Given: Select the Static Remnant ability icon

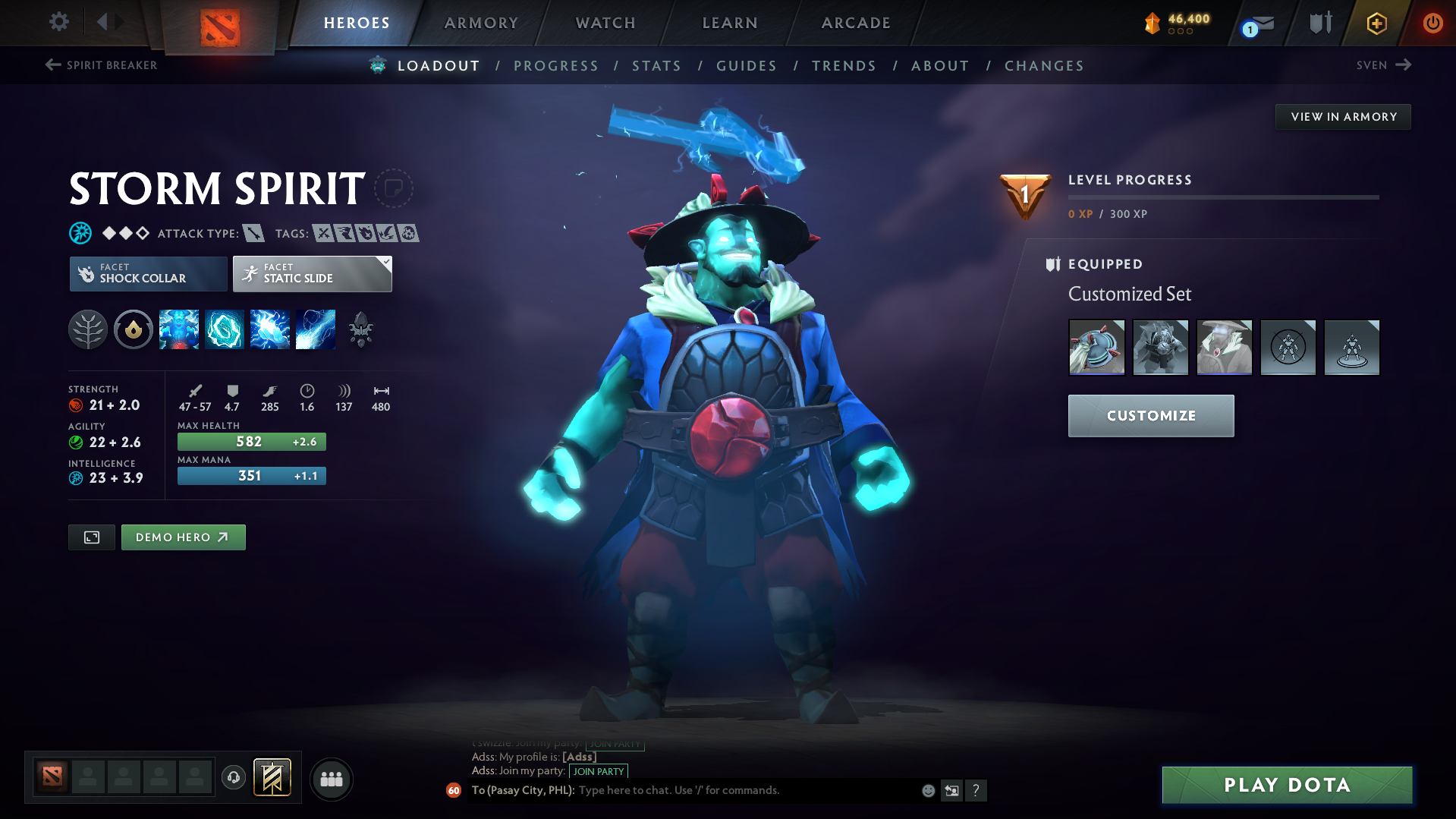Looking at the screenshot, I should coord(178,329).
